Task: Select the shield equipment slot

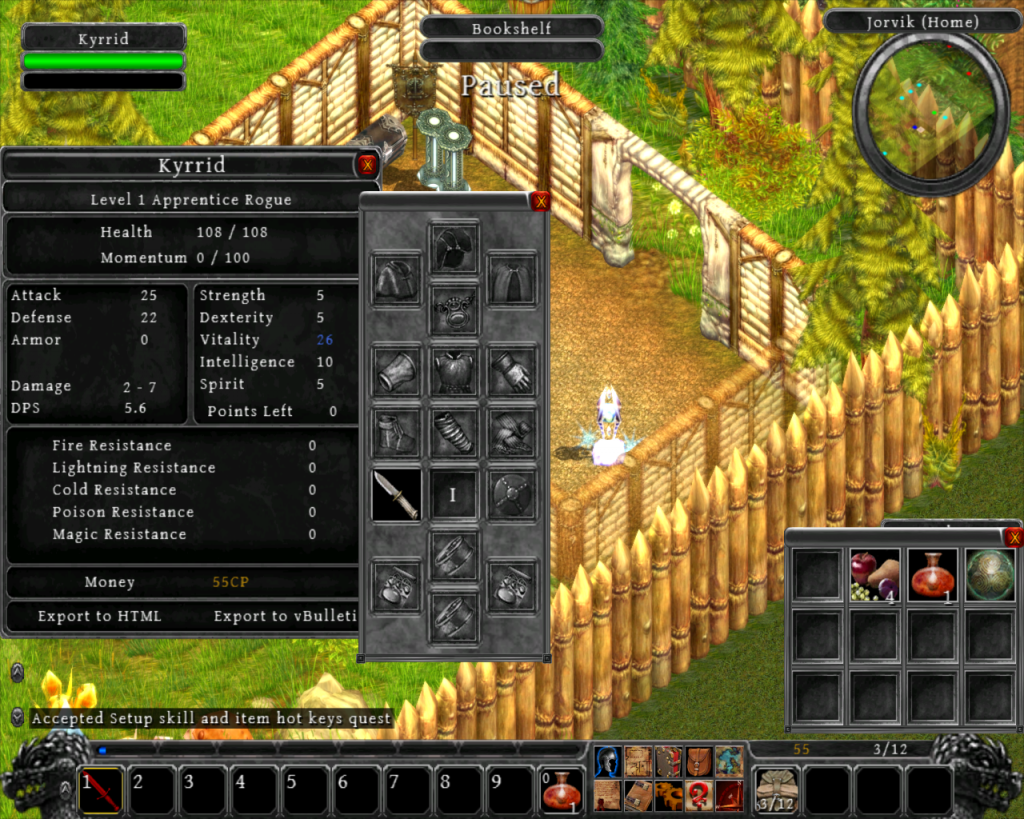Action: tap(513, 496)
